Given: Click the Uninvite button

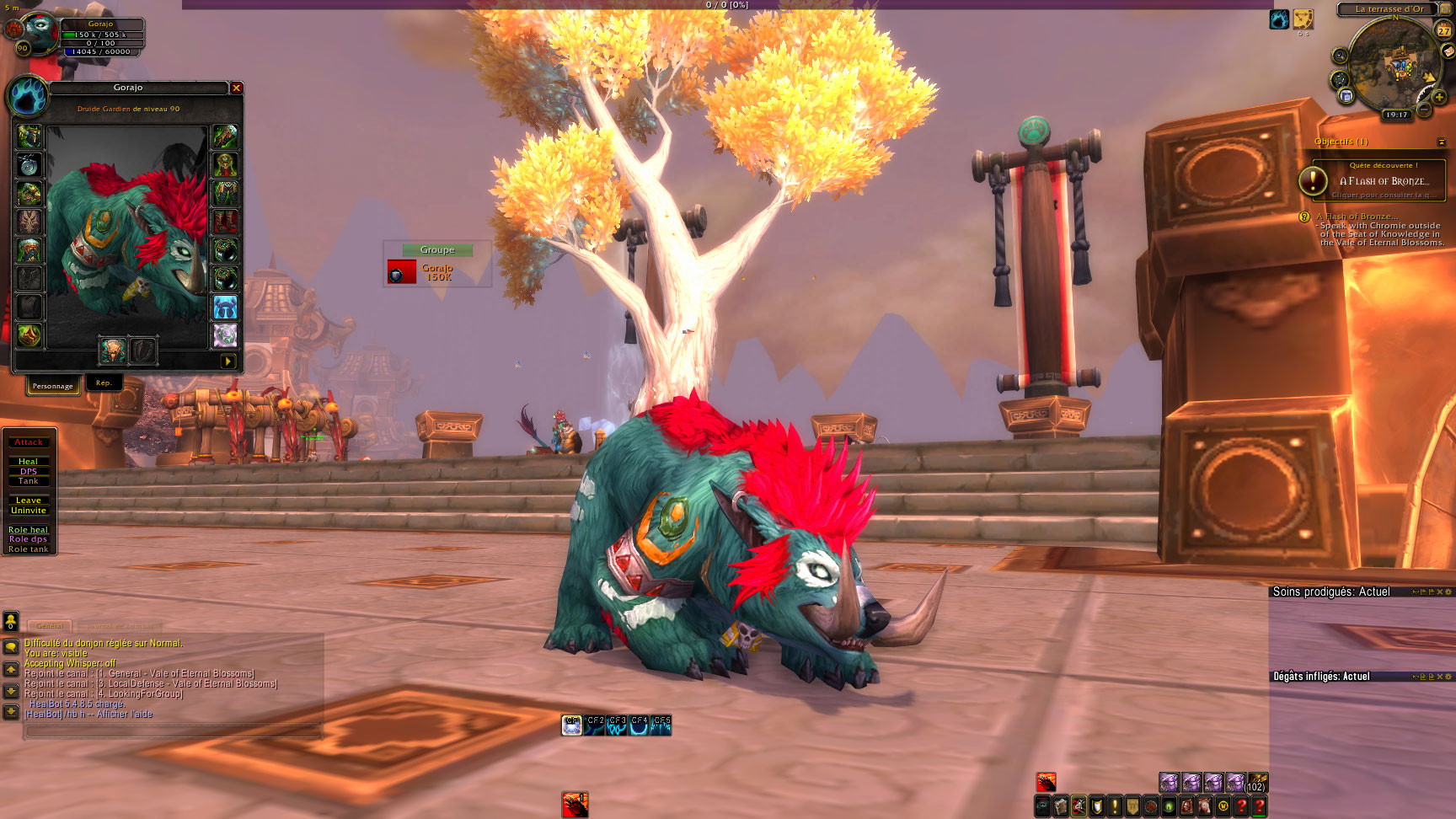Looking at the screenshot, I should pos(29,511).
